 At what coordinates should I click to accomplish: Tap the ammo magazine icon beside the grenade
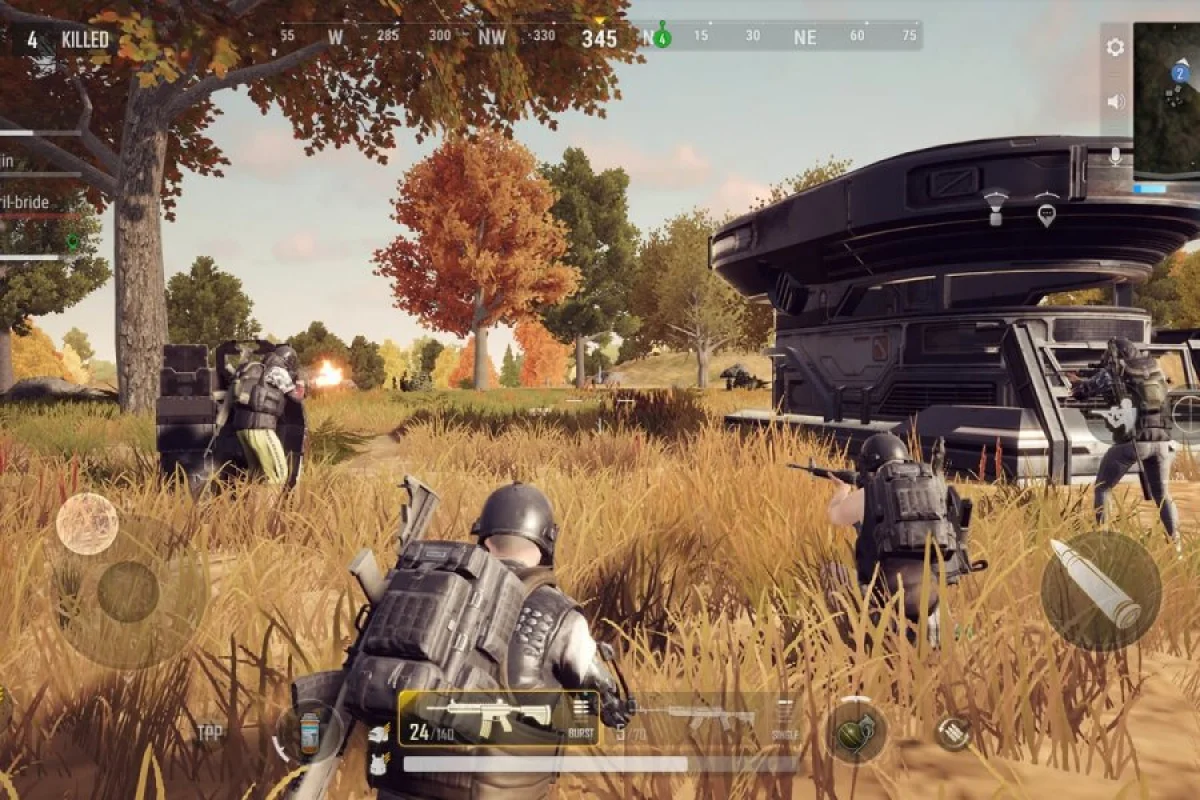pyautogui.click(x=953, y=733)
